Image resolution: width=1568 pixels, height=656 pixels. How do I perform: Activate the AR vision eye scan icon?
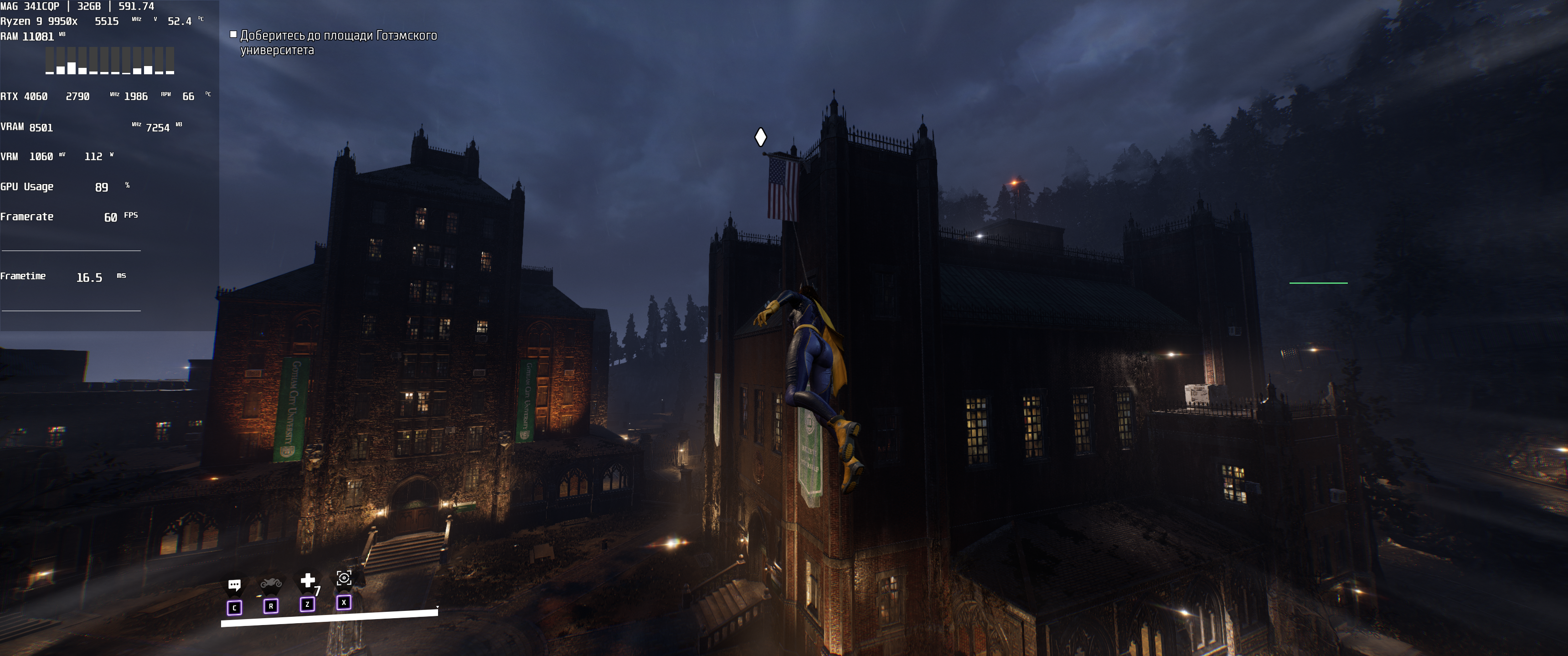[344, 578]
